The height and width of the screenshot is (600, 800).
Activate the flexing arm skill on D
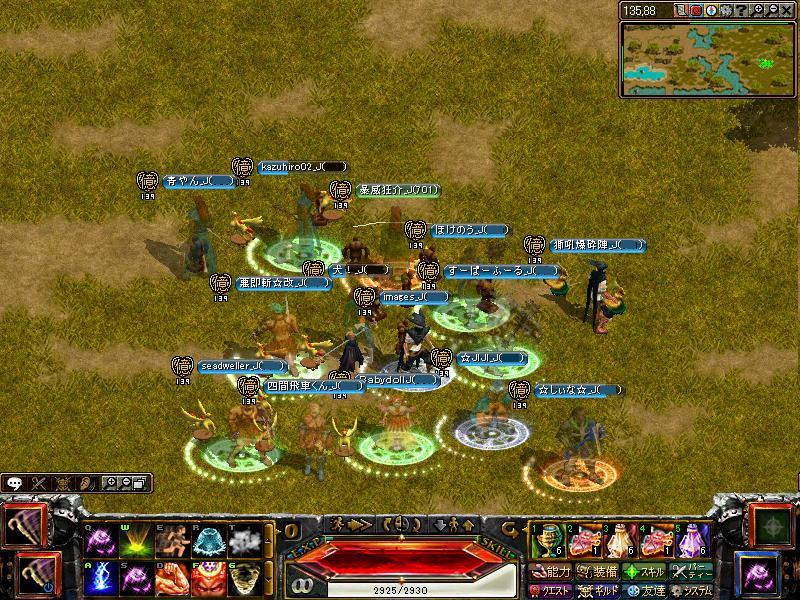pos(171,578)
